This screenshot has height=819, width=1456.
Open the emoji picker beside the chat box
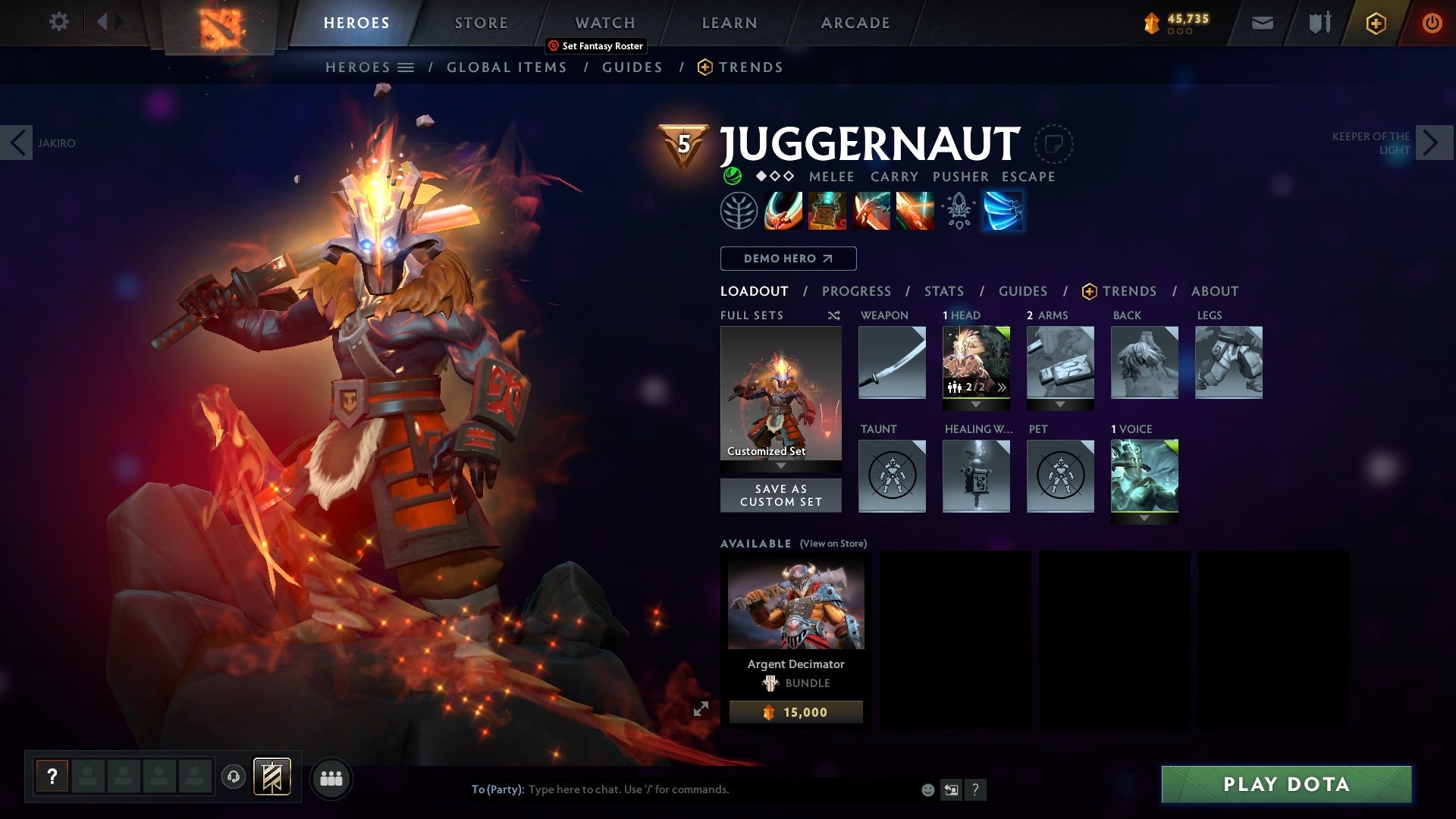(927, 789)
